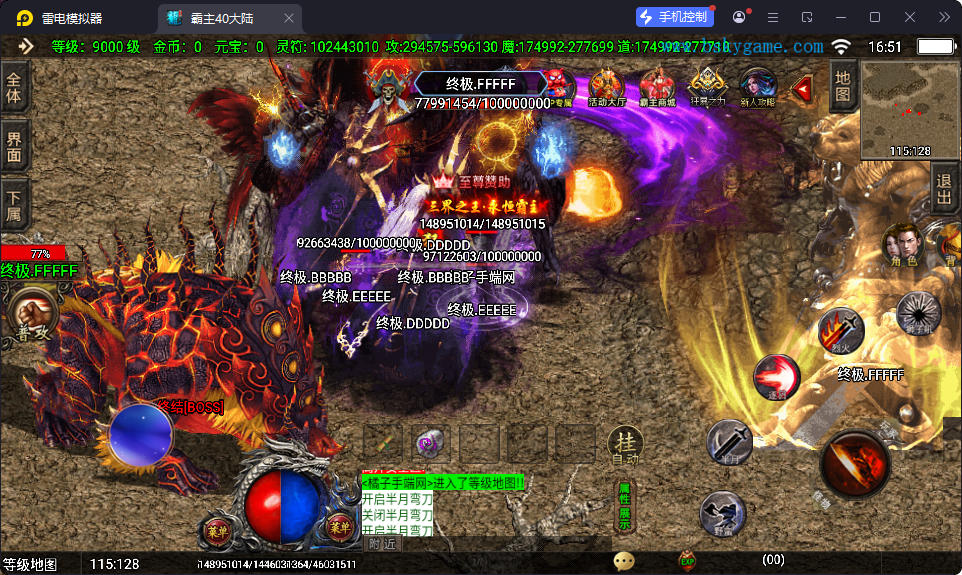Screen dimensions: 962x575
Task: Select the 界面 interface button
Action: pyautogui.click(x=14, y=145)
